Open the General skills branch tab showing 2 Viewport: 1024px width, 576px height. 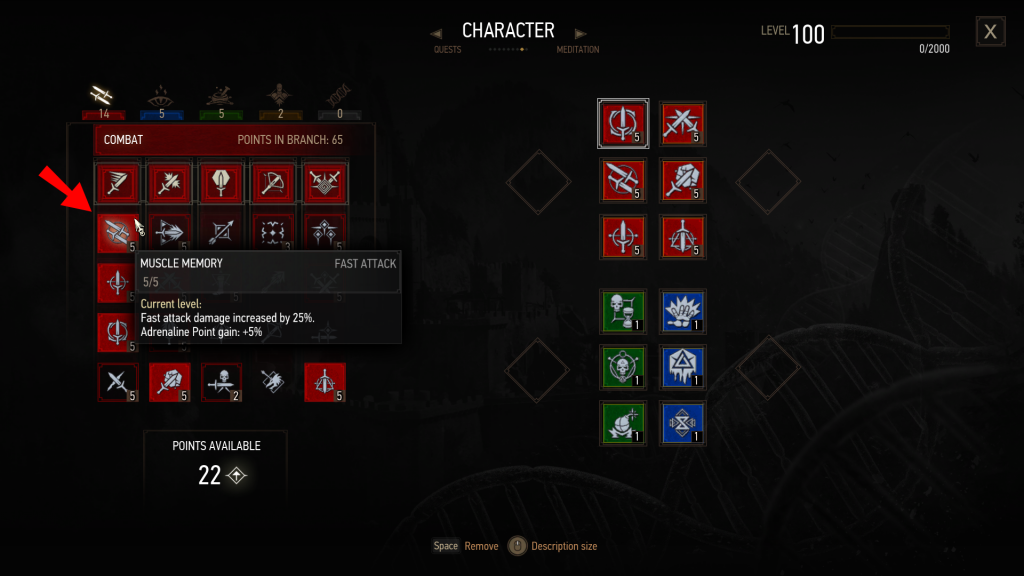pyautogui.click(x=281, y=97)
